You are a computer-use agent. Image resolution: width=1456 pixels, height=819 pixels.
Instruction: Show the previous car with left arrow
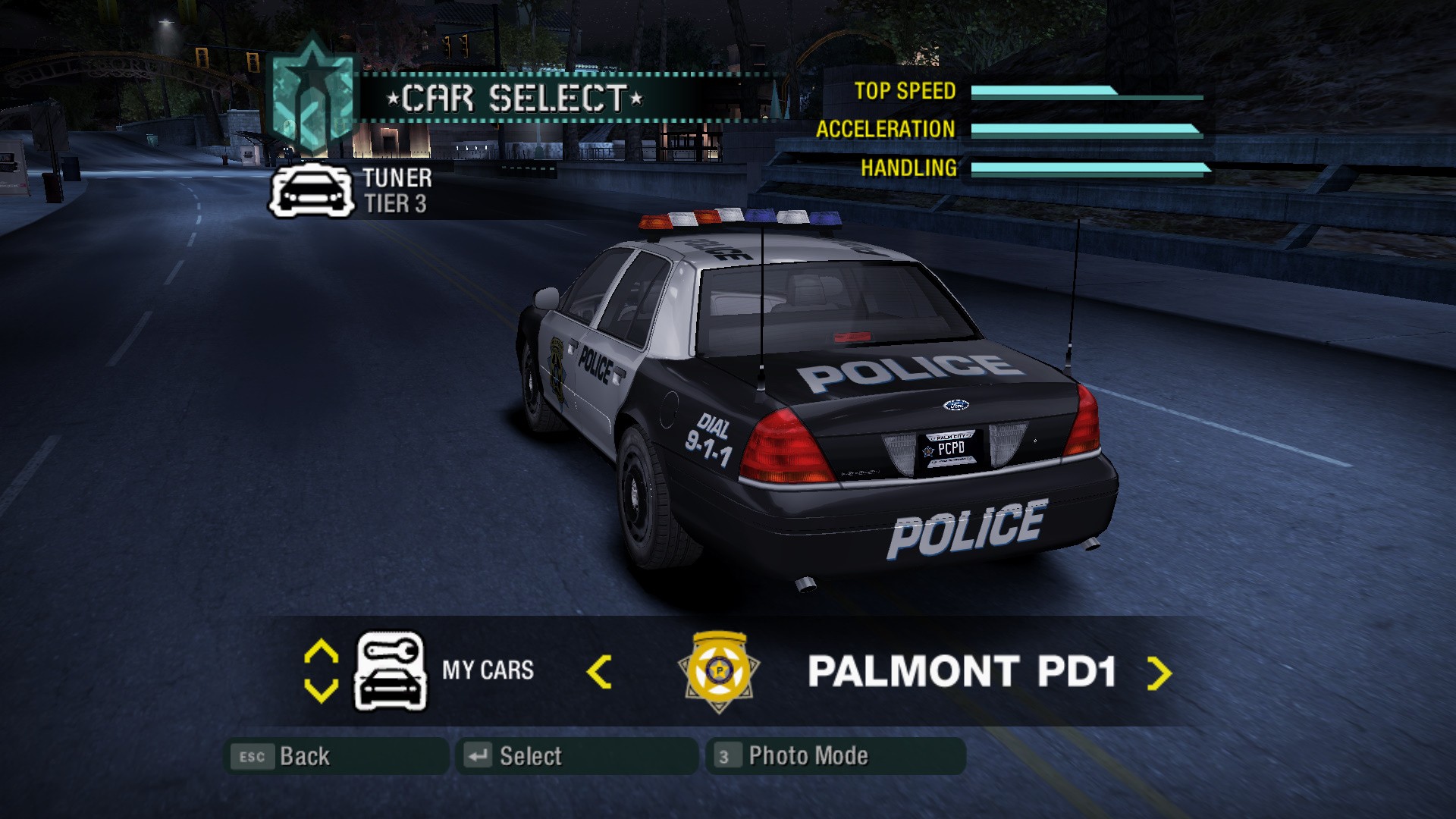[599, 673]
